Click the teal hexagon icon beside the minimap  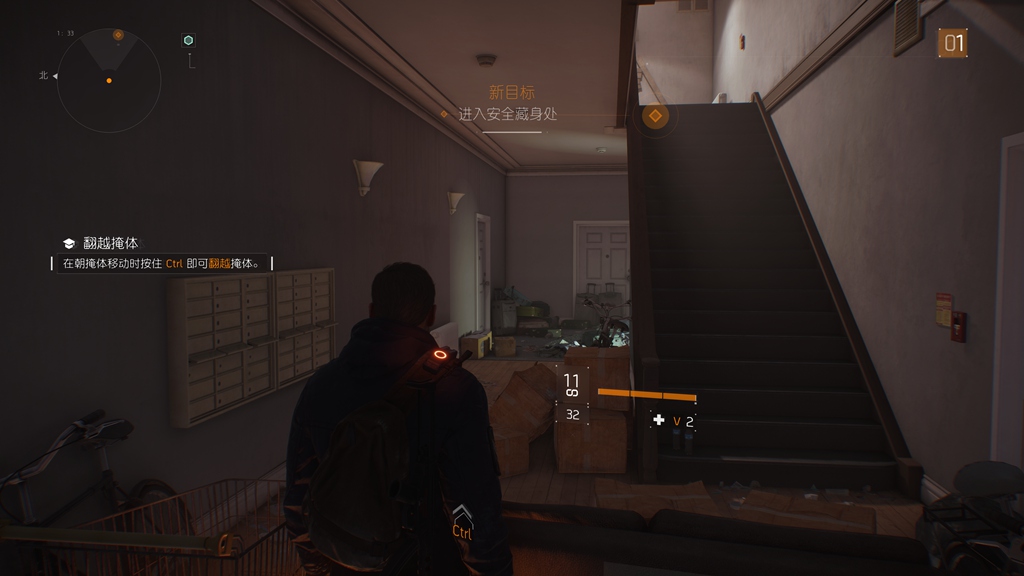[188, 40]
